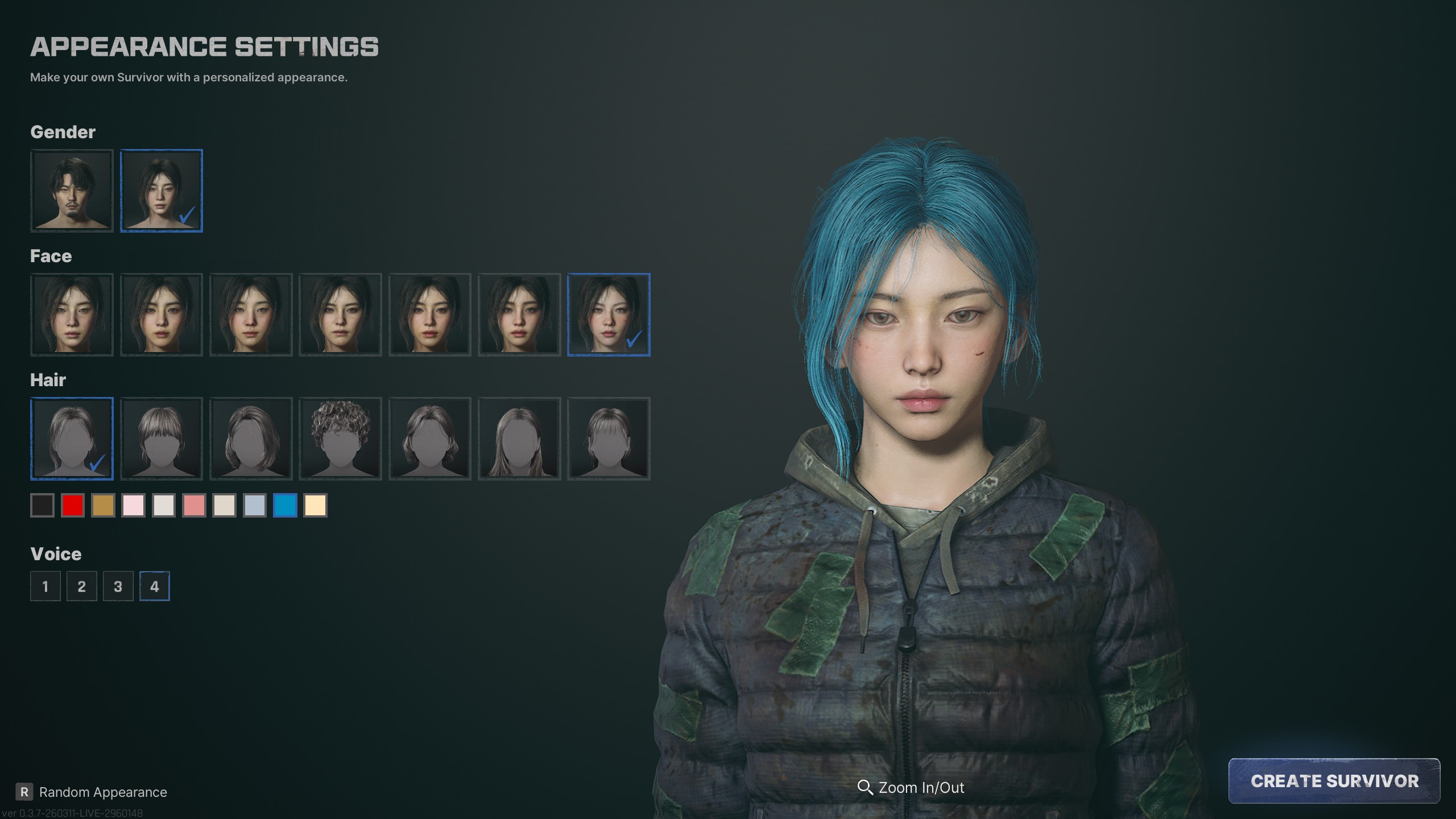Viewport: 1456px width, 819px height.
Task: Choose the pale yellow hair color
Action: (316, 505)
